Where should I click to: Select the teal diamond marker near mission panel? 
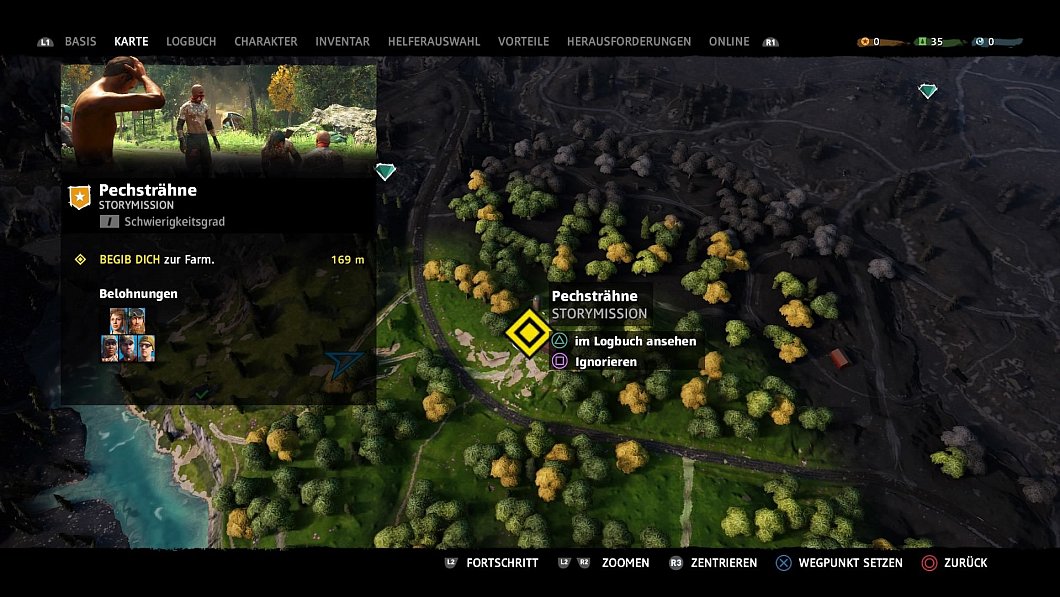point(385,172)
